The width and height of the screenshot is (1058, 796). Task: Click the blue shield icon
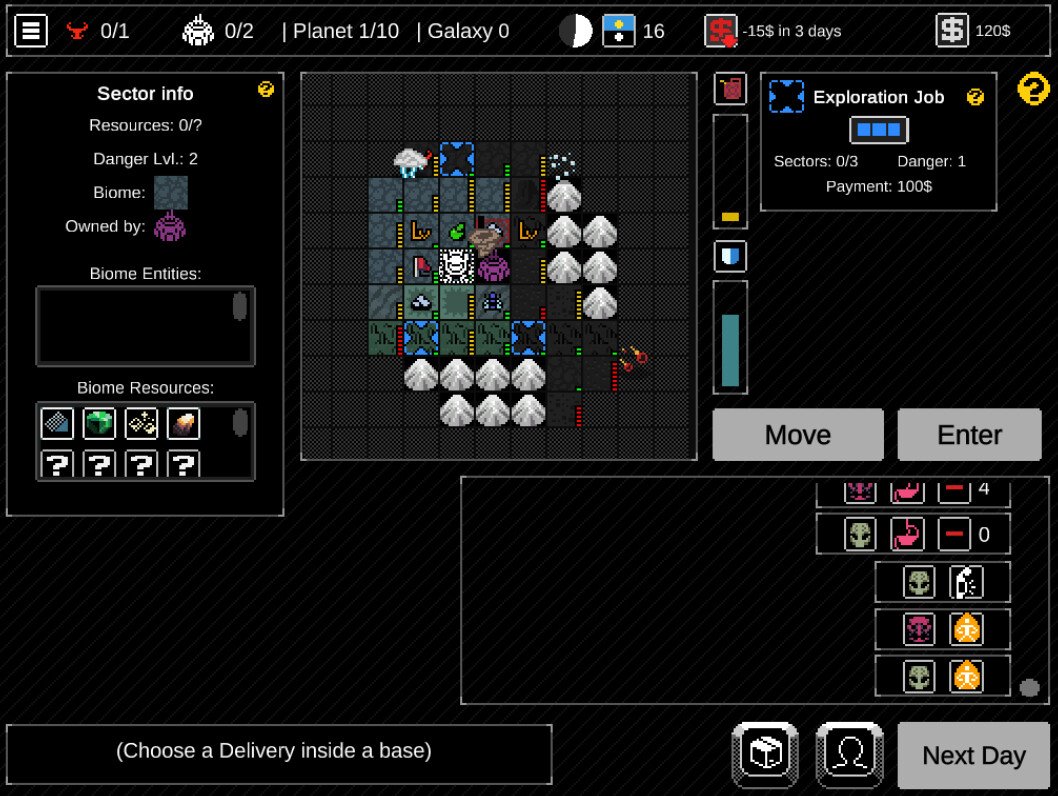[x=730, y=257]
